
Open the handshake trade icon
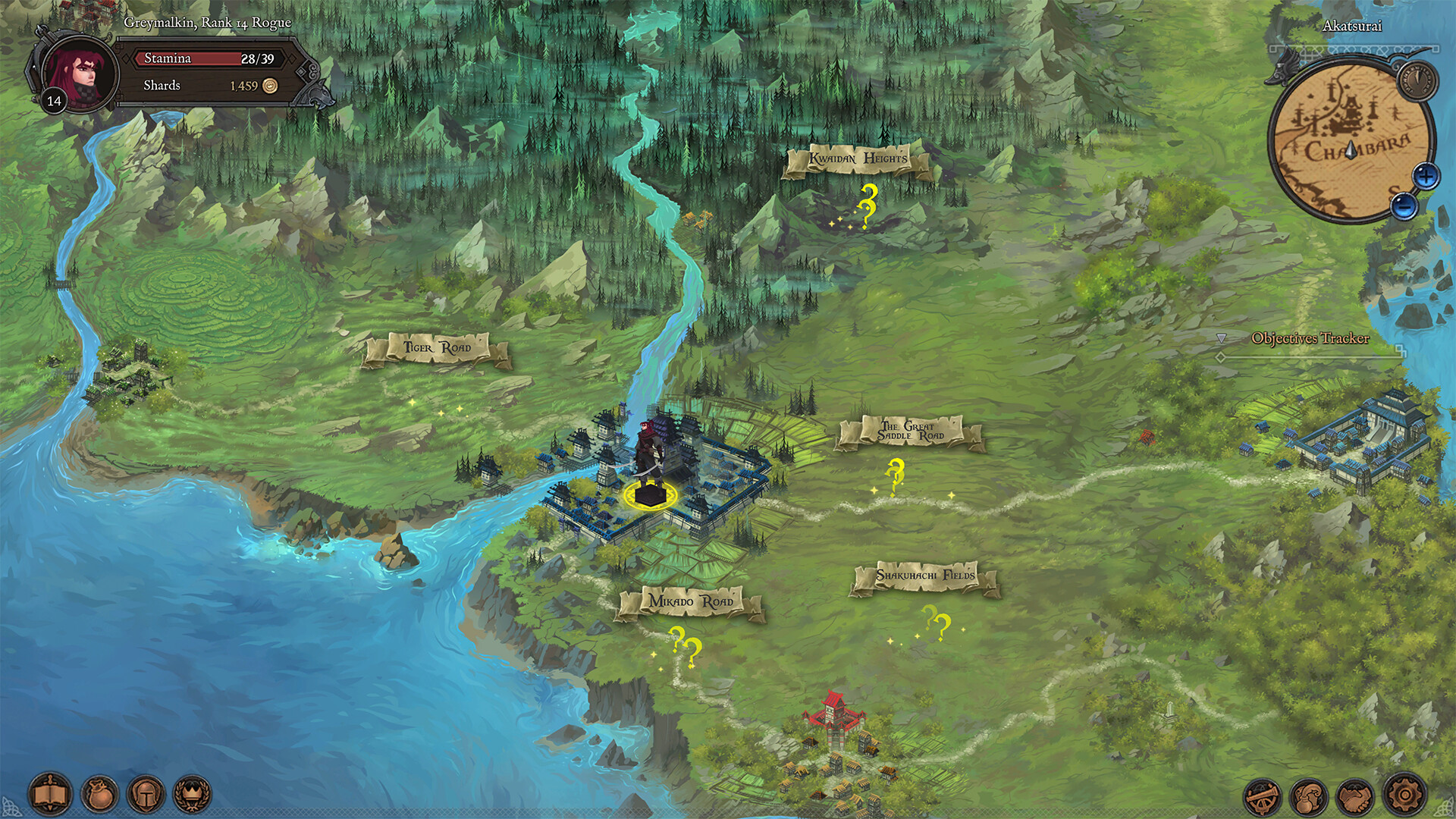[1357, 795]
